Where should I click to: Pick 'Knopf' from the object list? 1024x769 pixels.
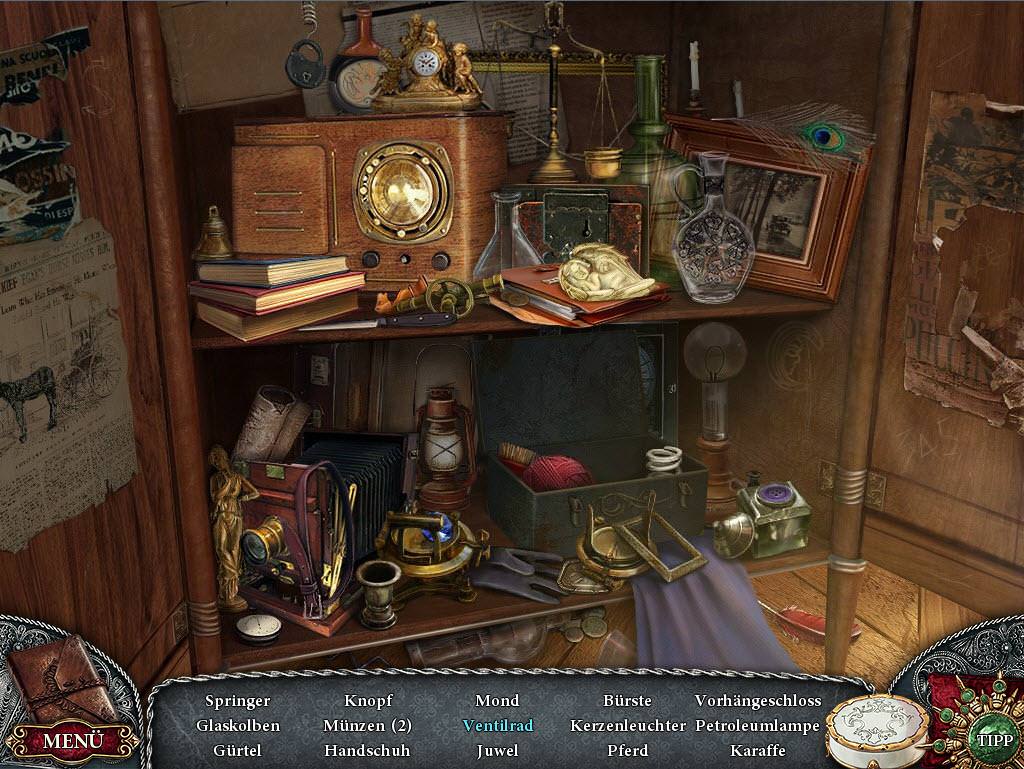(368, 701)
